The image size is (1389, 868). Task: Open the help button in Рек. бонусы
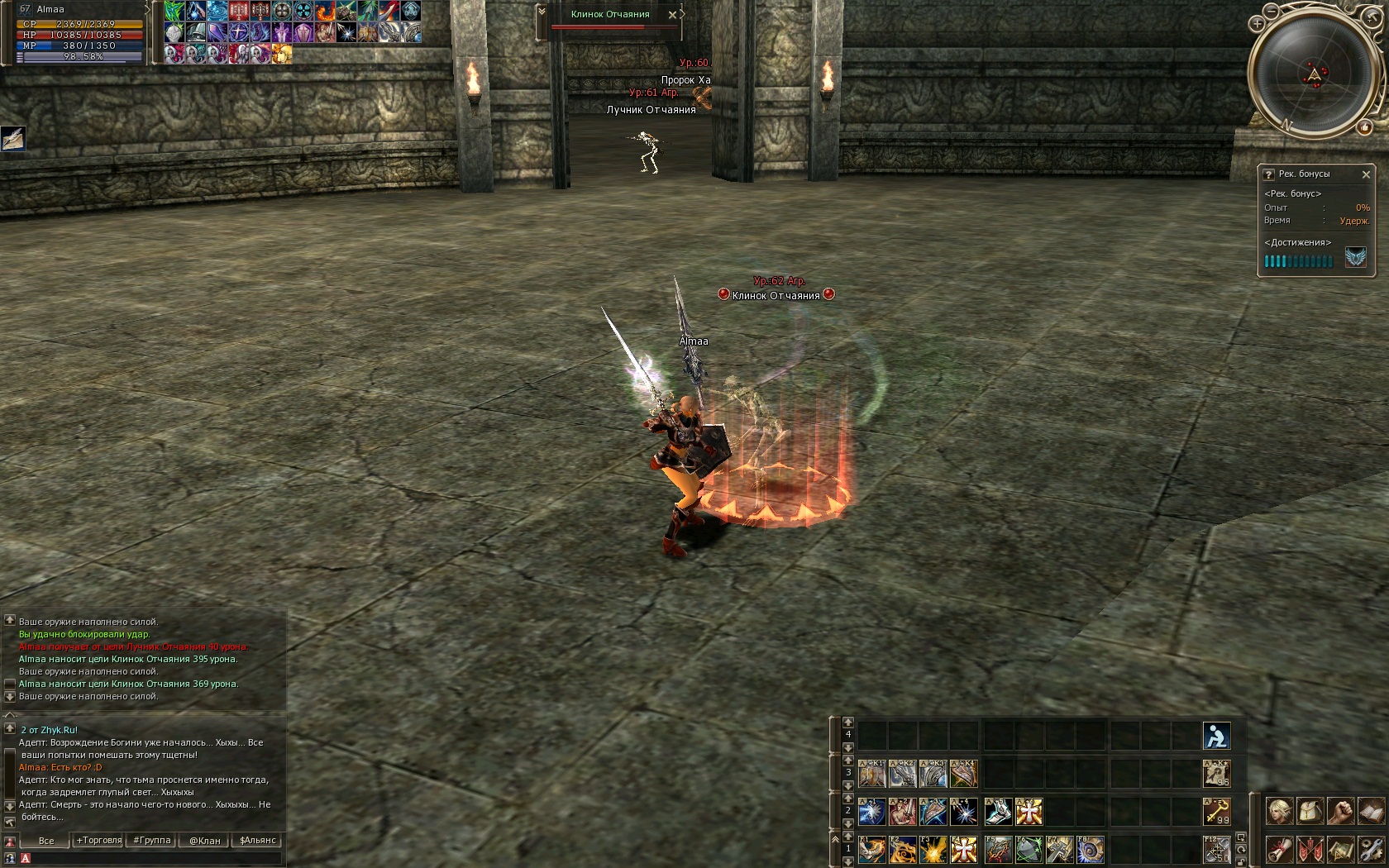pos(1268,174)
